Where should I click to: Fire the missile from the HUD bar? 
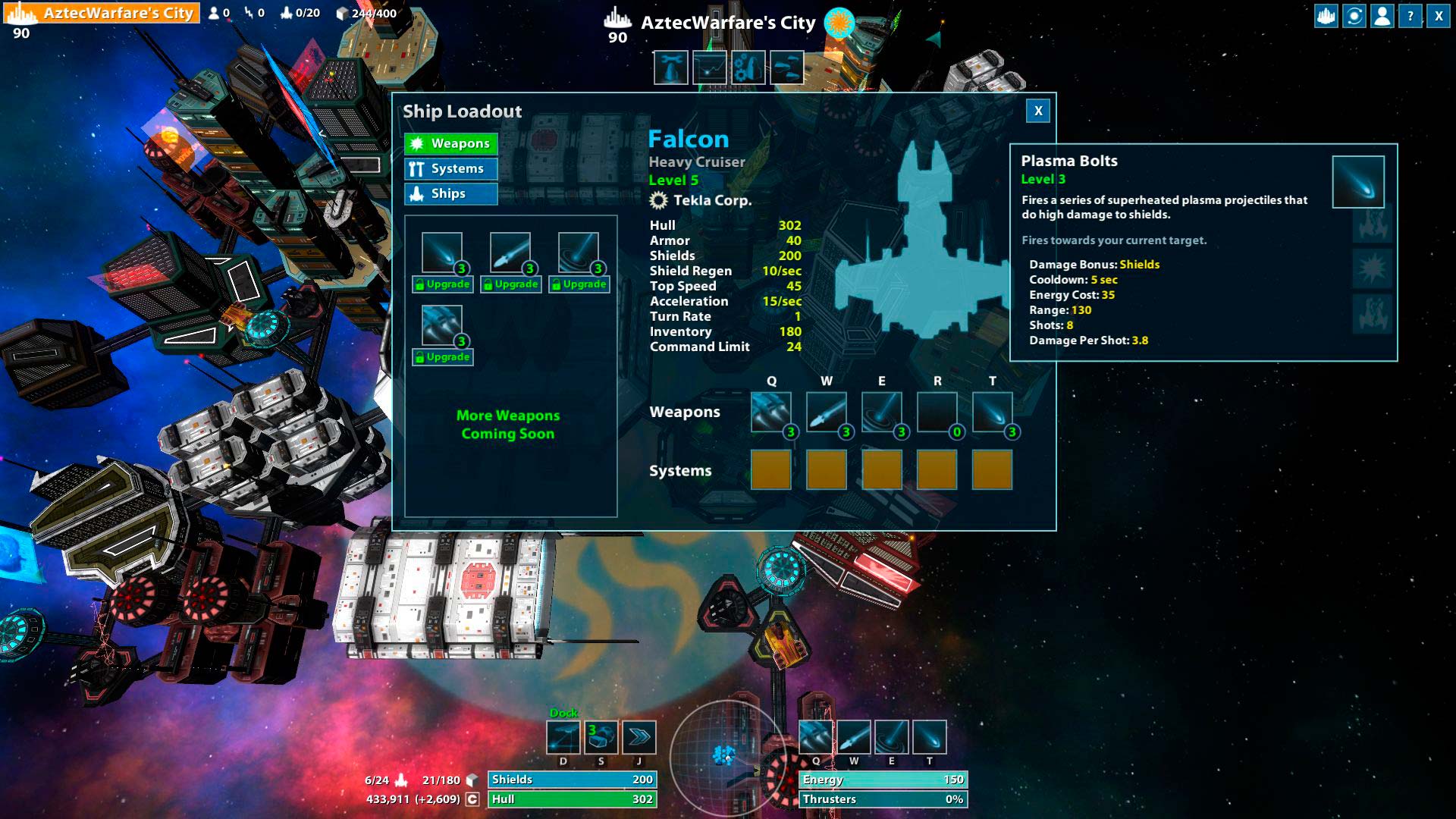(854, 736)
